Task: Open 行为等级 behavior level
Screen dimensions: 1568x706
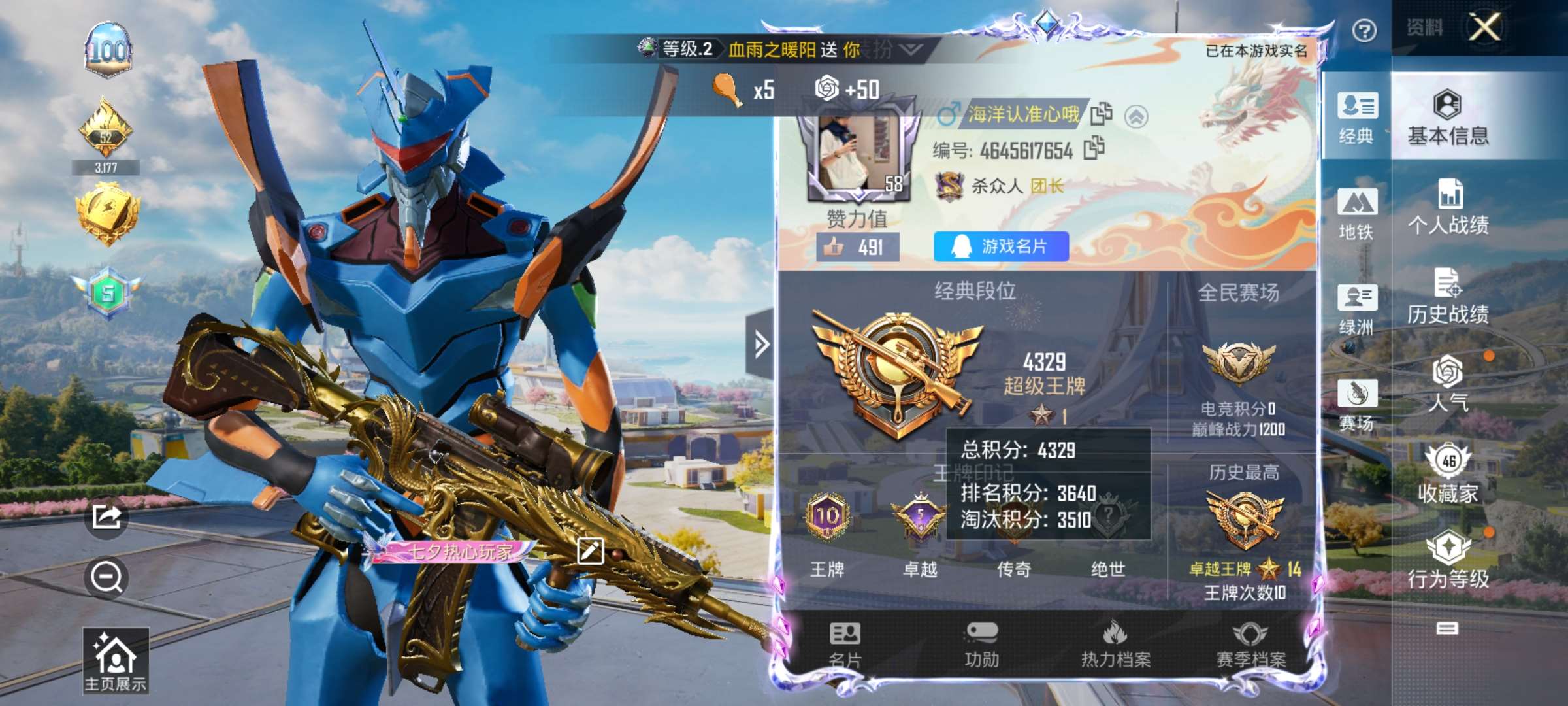Action: pos(1448,560)
